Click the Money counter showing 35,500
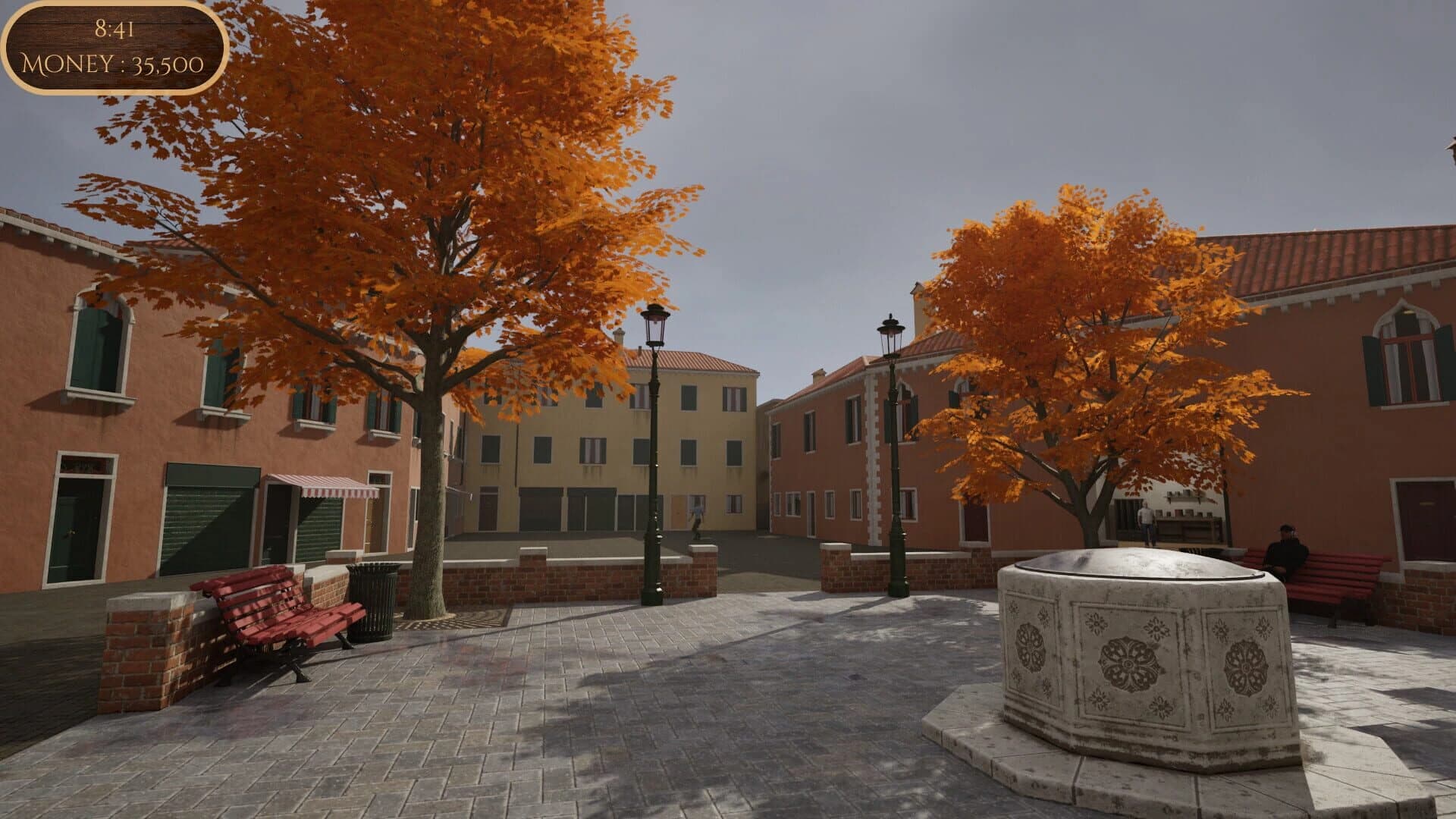 112,65
